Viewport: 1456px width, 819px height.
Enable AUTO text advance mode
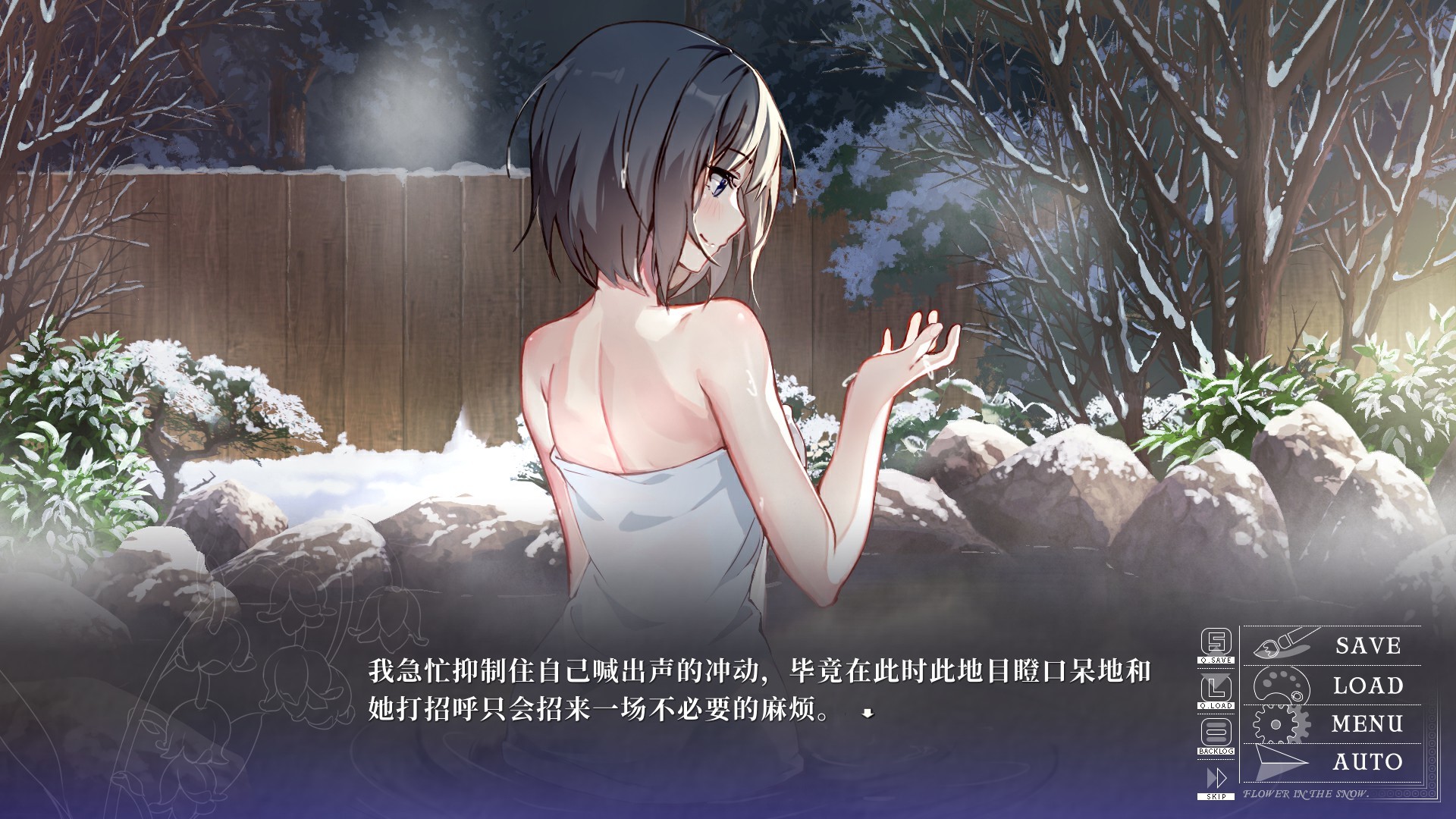(x=1369, y=761)
